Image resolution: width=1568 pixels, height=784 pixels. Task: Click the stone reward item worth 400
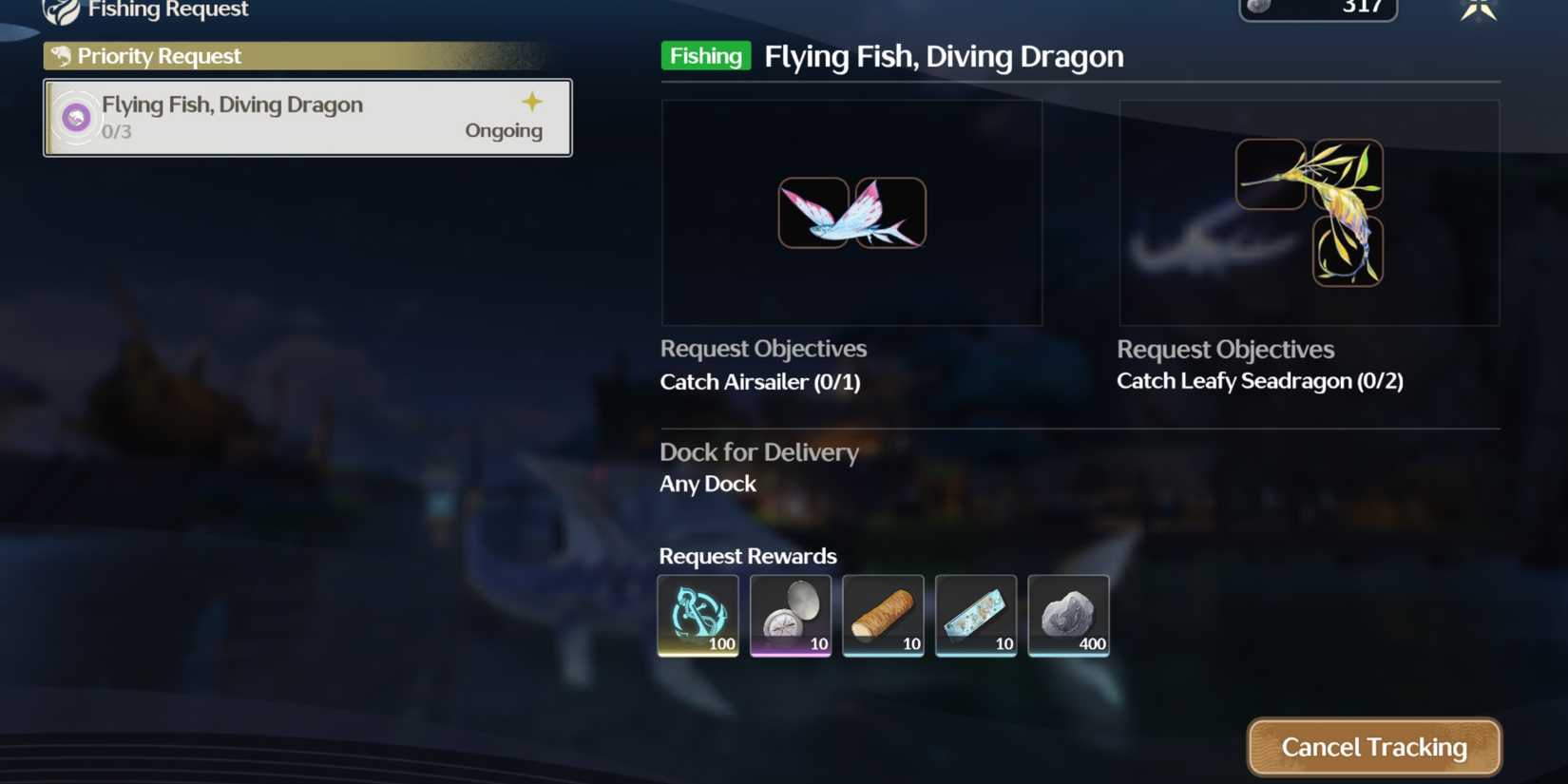coord(1068,615)
